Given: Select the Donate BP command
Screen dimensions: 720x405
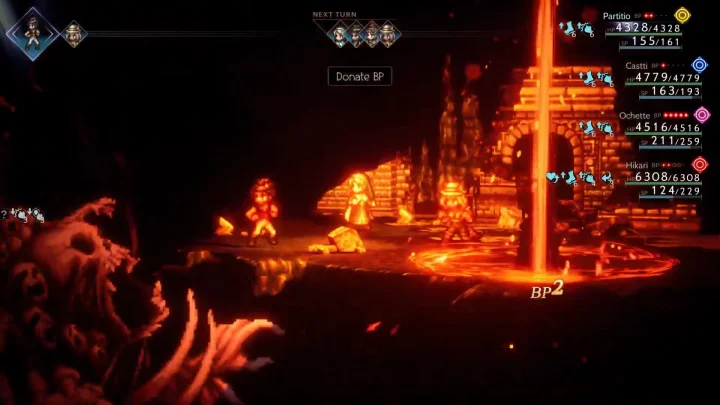Looking at the screenshot, I should pos(359,76).
